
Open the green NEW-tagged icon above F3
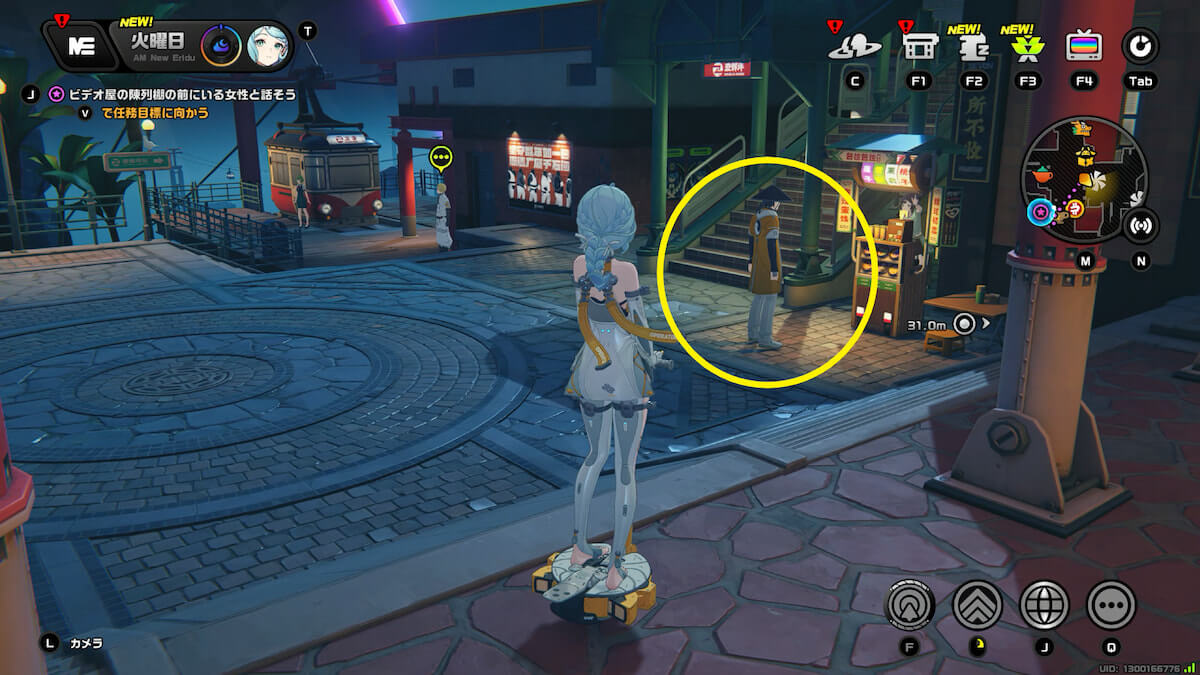pos(1026,47)
